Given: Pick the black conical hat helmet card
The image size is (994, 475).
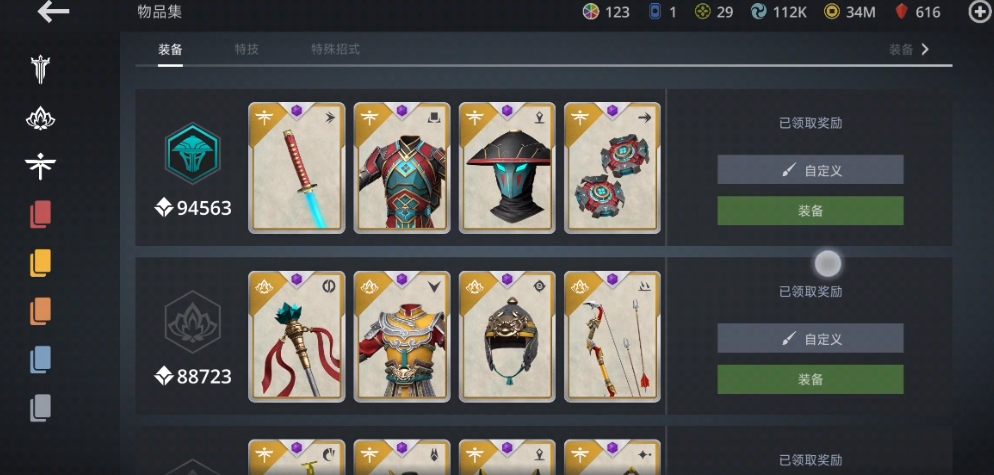Looking at the screenshot, I should (507, 168).
